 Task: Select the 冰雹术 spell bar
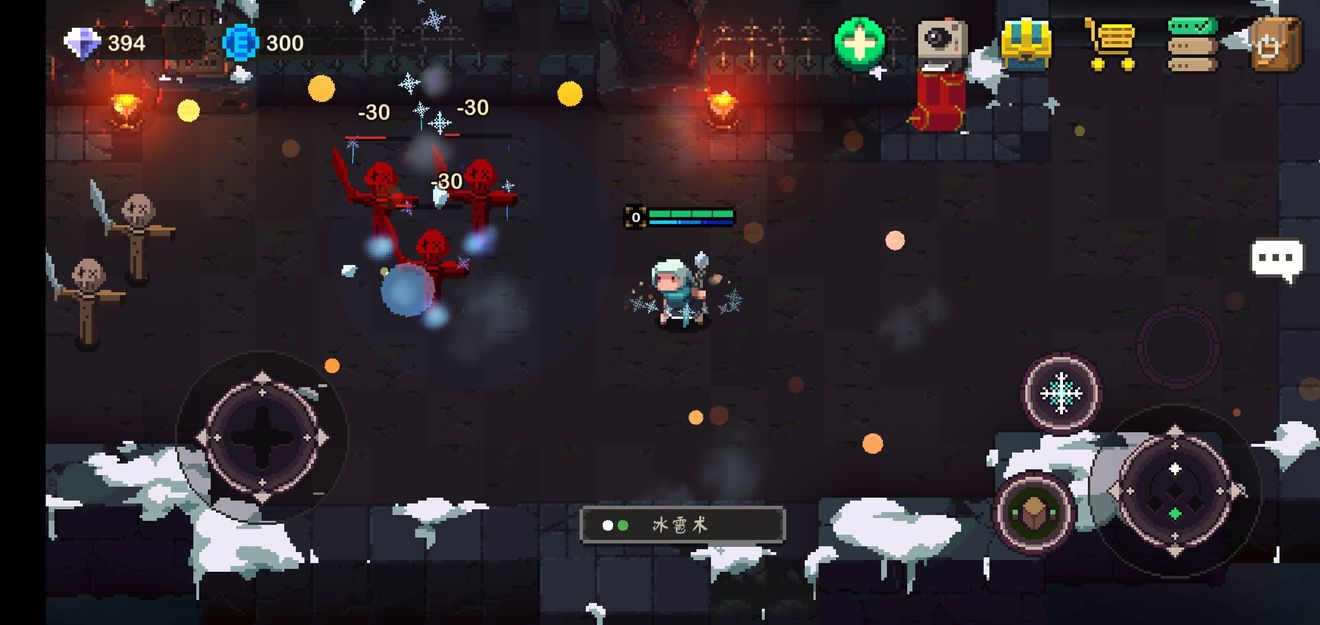[682, 524]
